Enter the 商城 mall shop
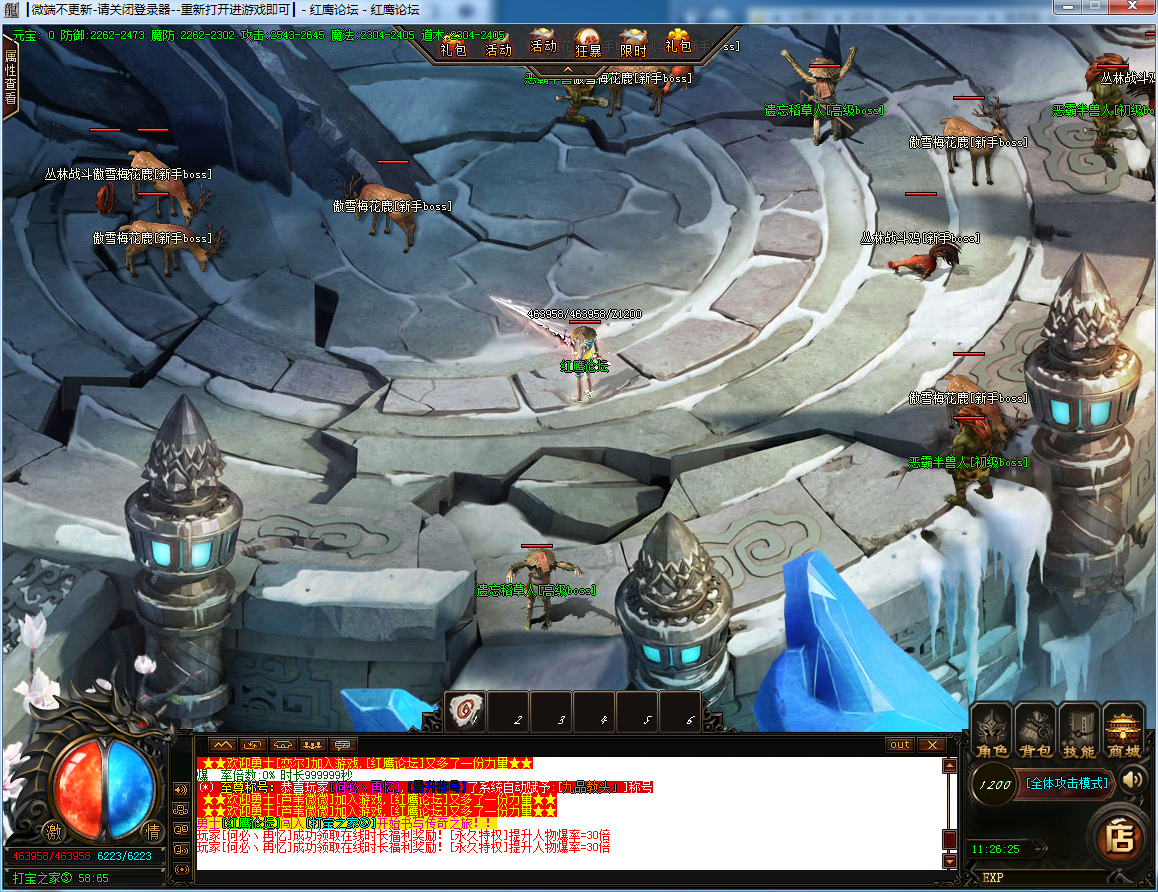 (x=1124, y=730)
